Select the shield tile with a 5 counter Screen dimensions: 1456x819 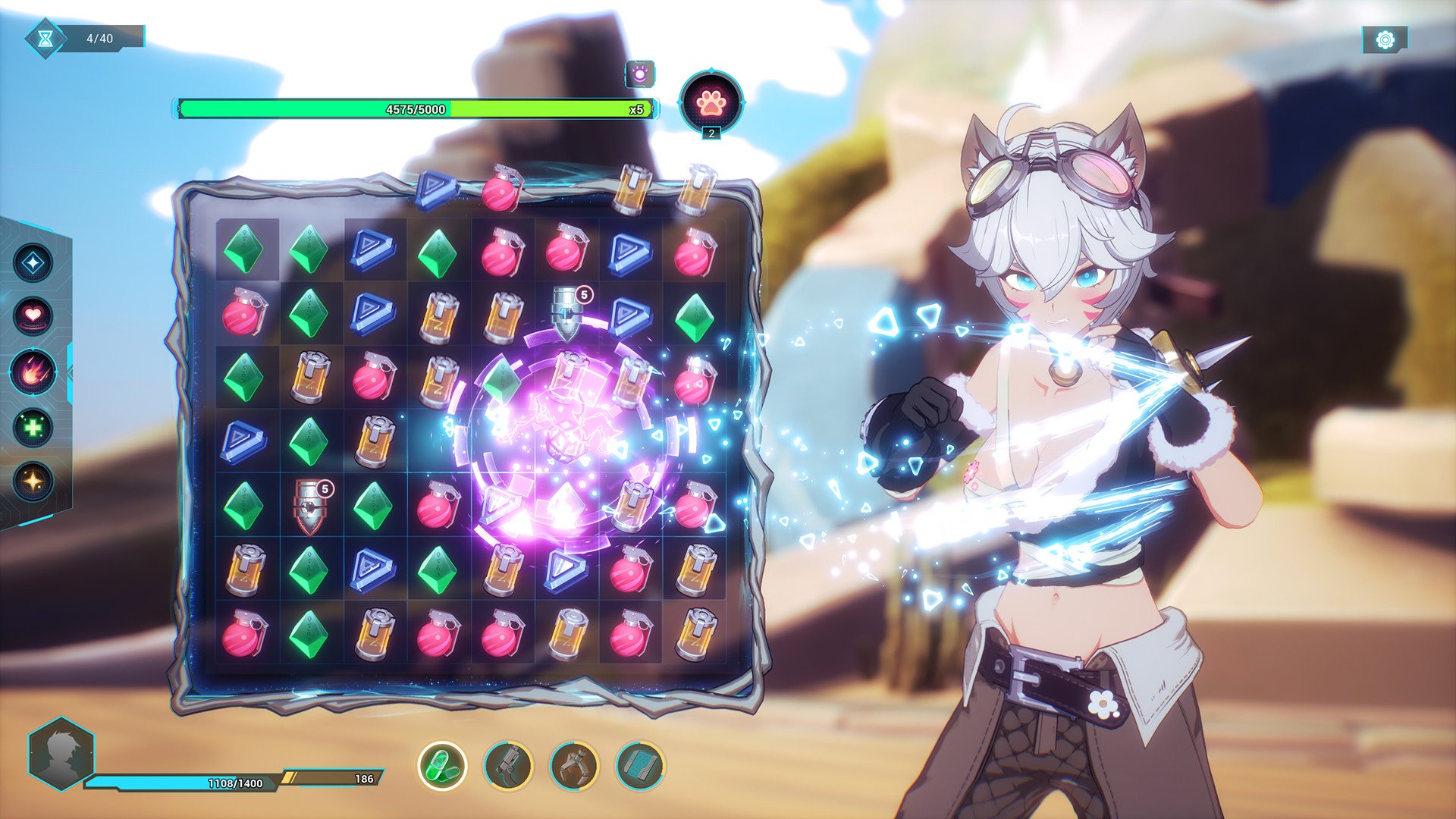coord(310,506)
